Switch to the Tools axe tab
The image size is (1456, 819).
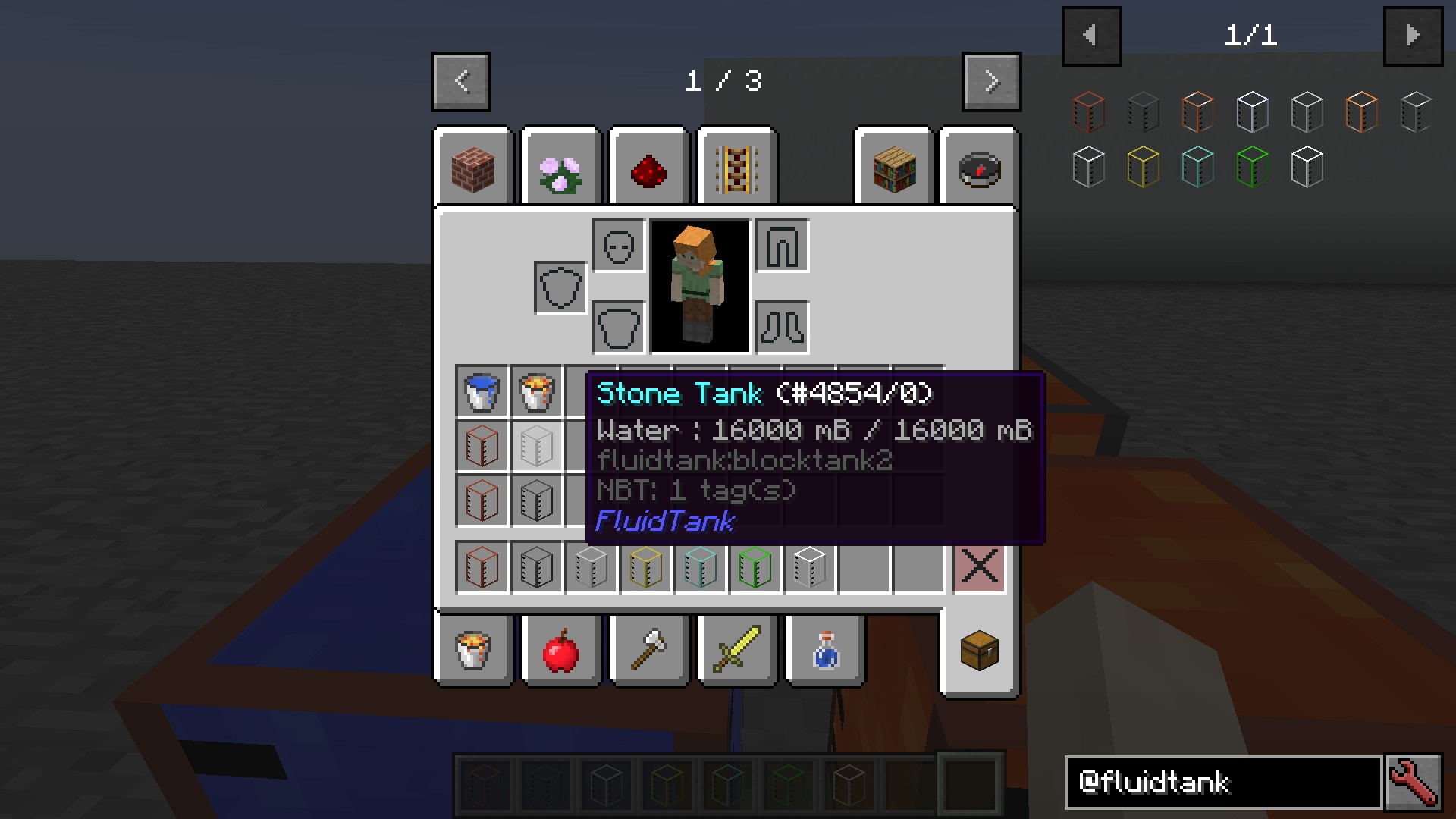pyautogui.click(x=649, y=651)
